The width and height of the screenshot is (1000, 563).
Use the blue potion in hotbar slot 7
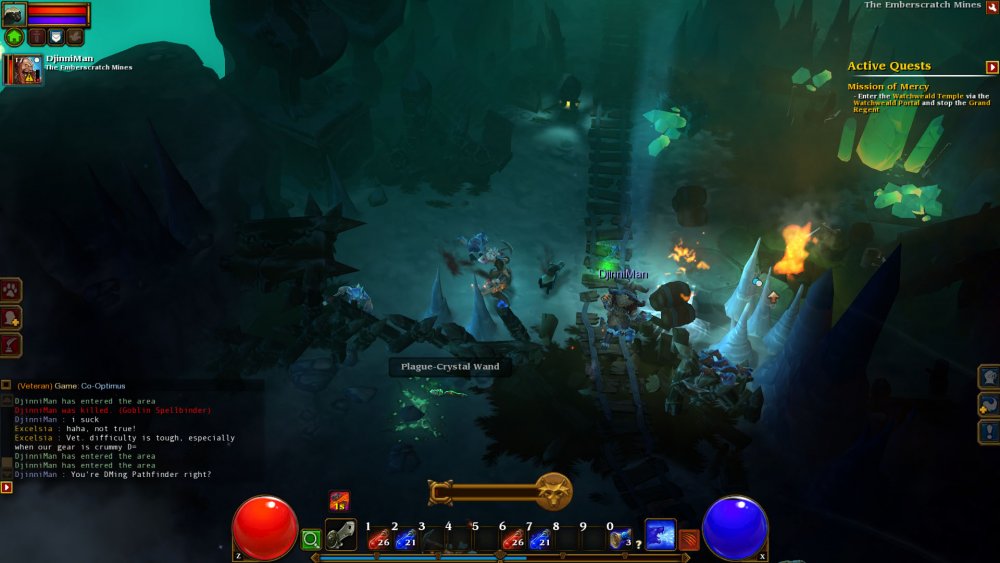(540, 539)
